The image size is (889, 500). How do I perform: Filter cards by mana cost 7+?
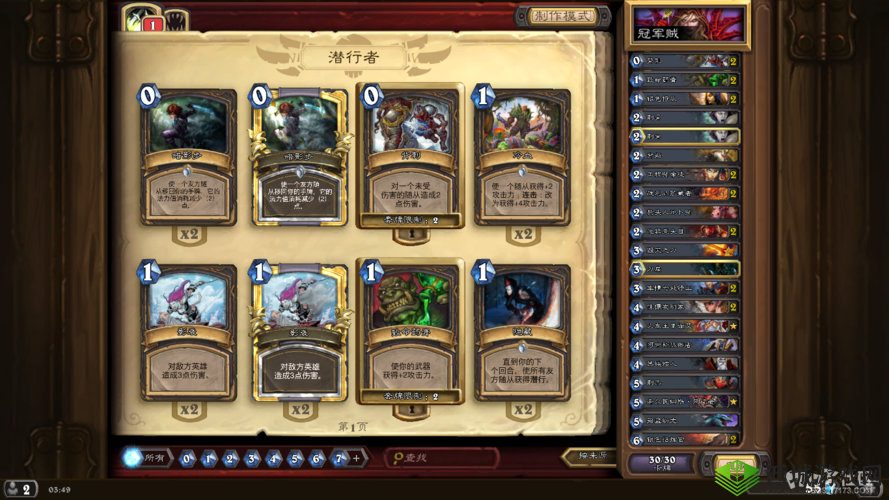pyautogui.click(x=340, y=459)
